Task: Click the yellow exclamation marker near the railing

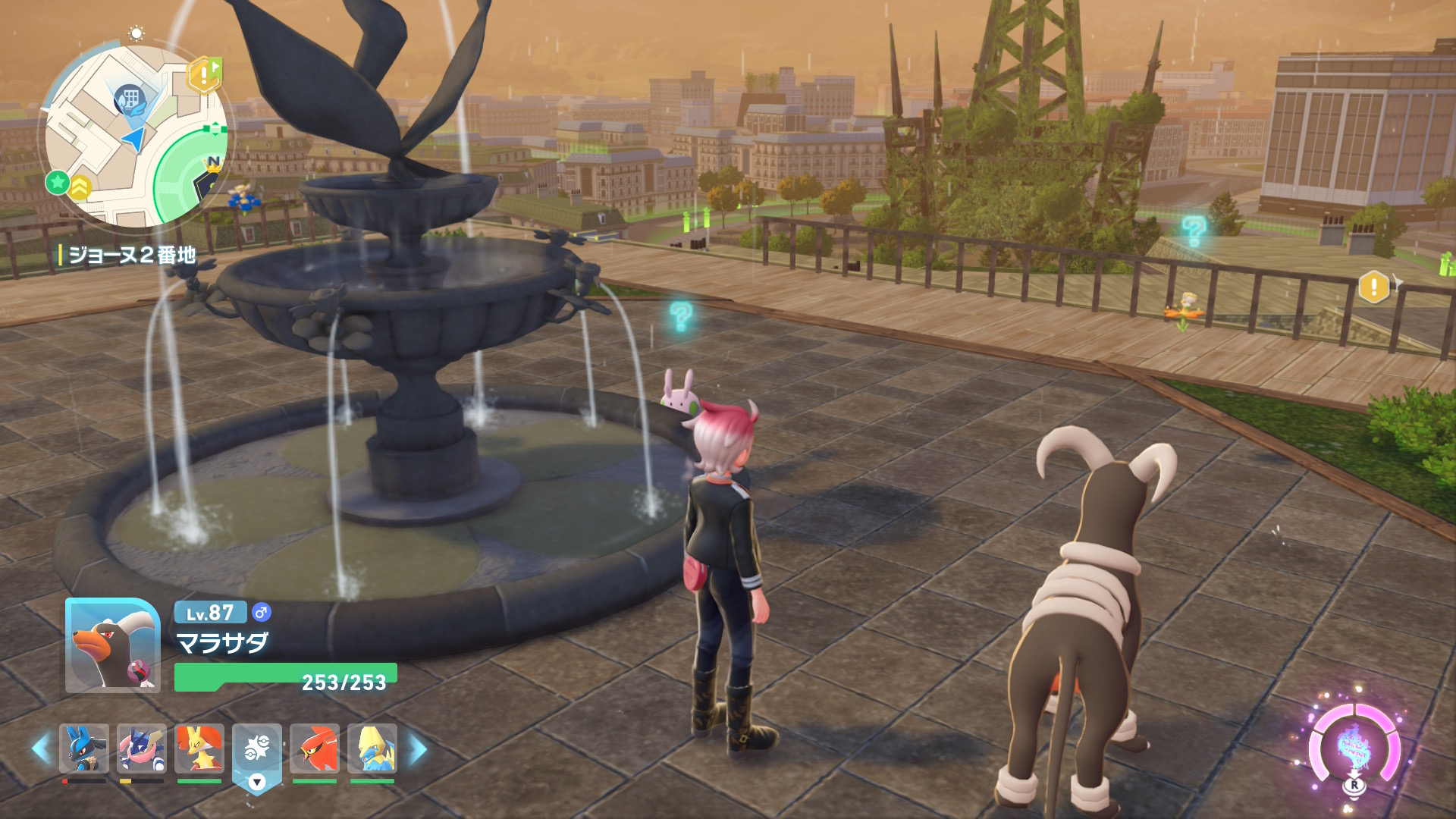Action: click(x=1373, y=287)
